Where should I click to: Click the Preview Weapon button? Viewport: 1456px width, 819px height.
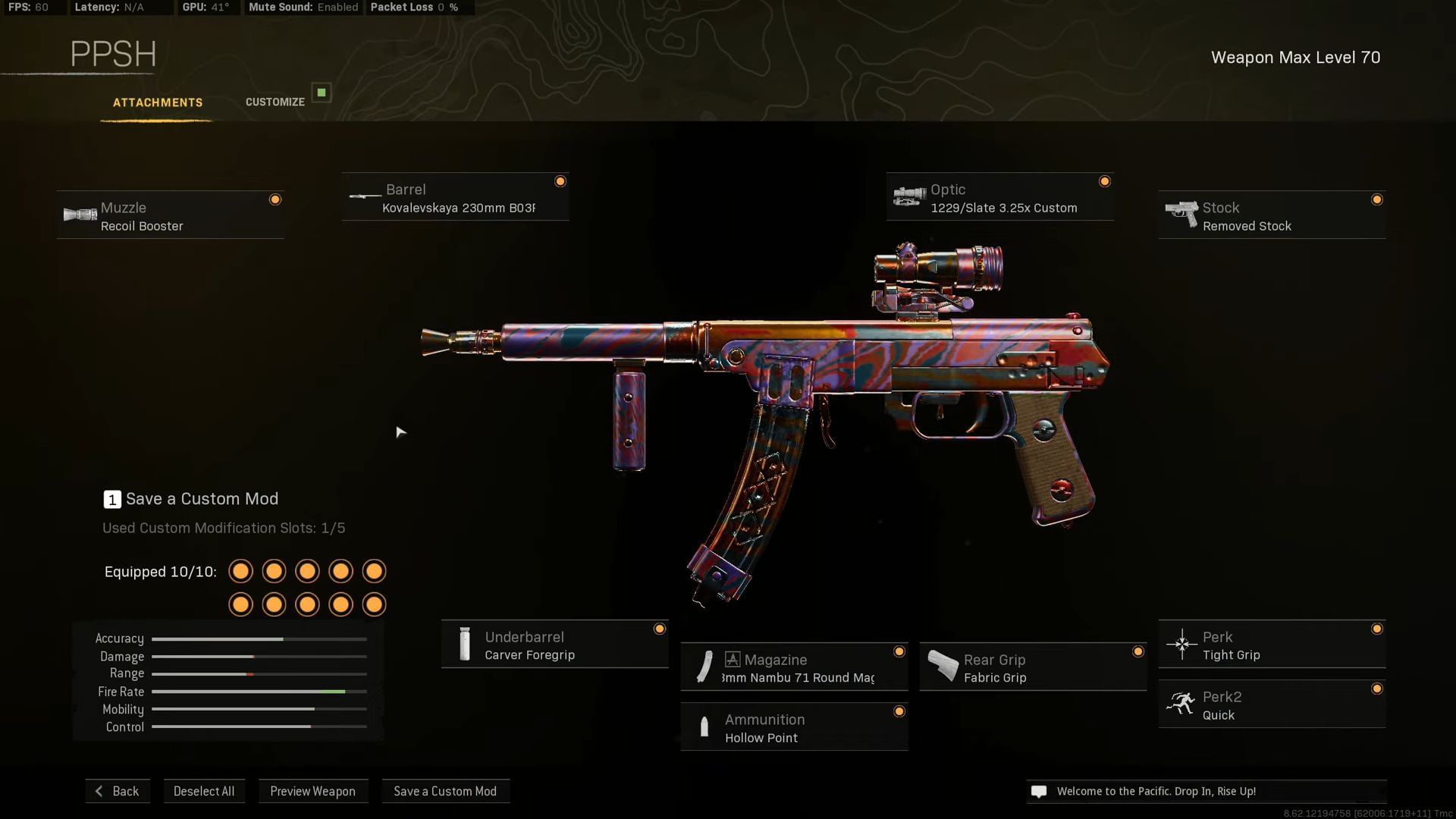[x=313, y=791]
